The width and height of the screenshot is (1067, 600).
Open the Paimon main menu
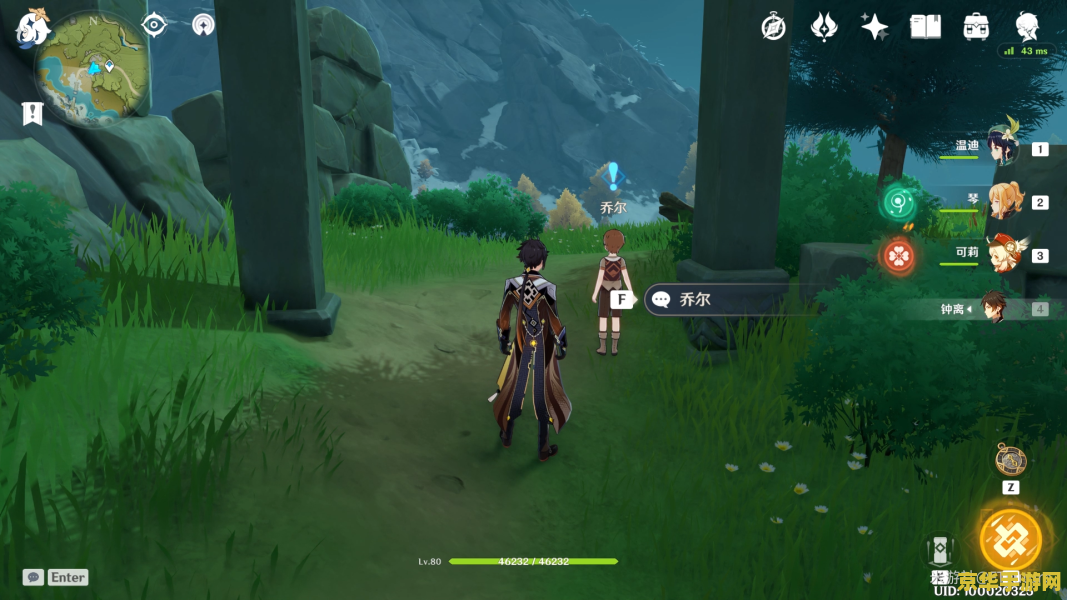point(32,28)
